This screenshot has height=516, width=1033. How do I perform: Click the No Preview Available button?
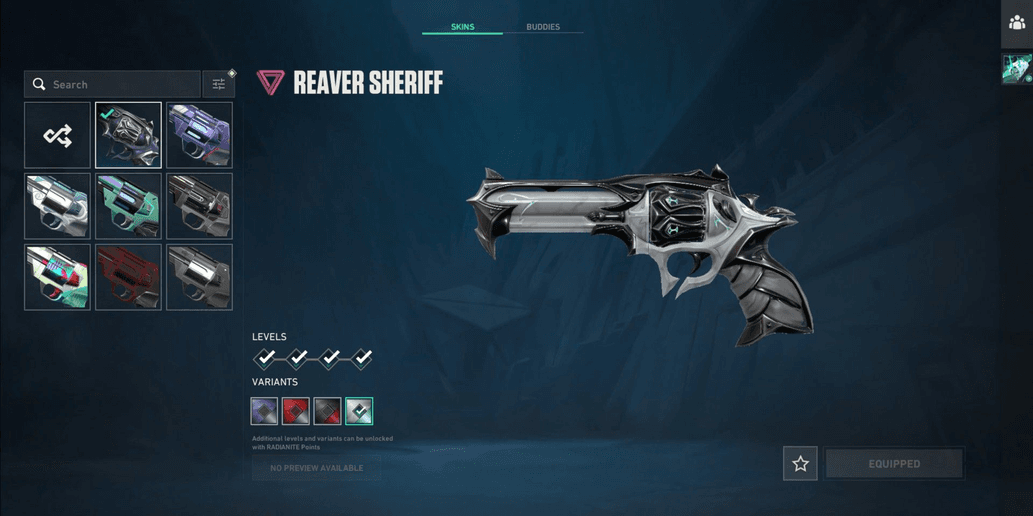(316, 468)
